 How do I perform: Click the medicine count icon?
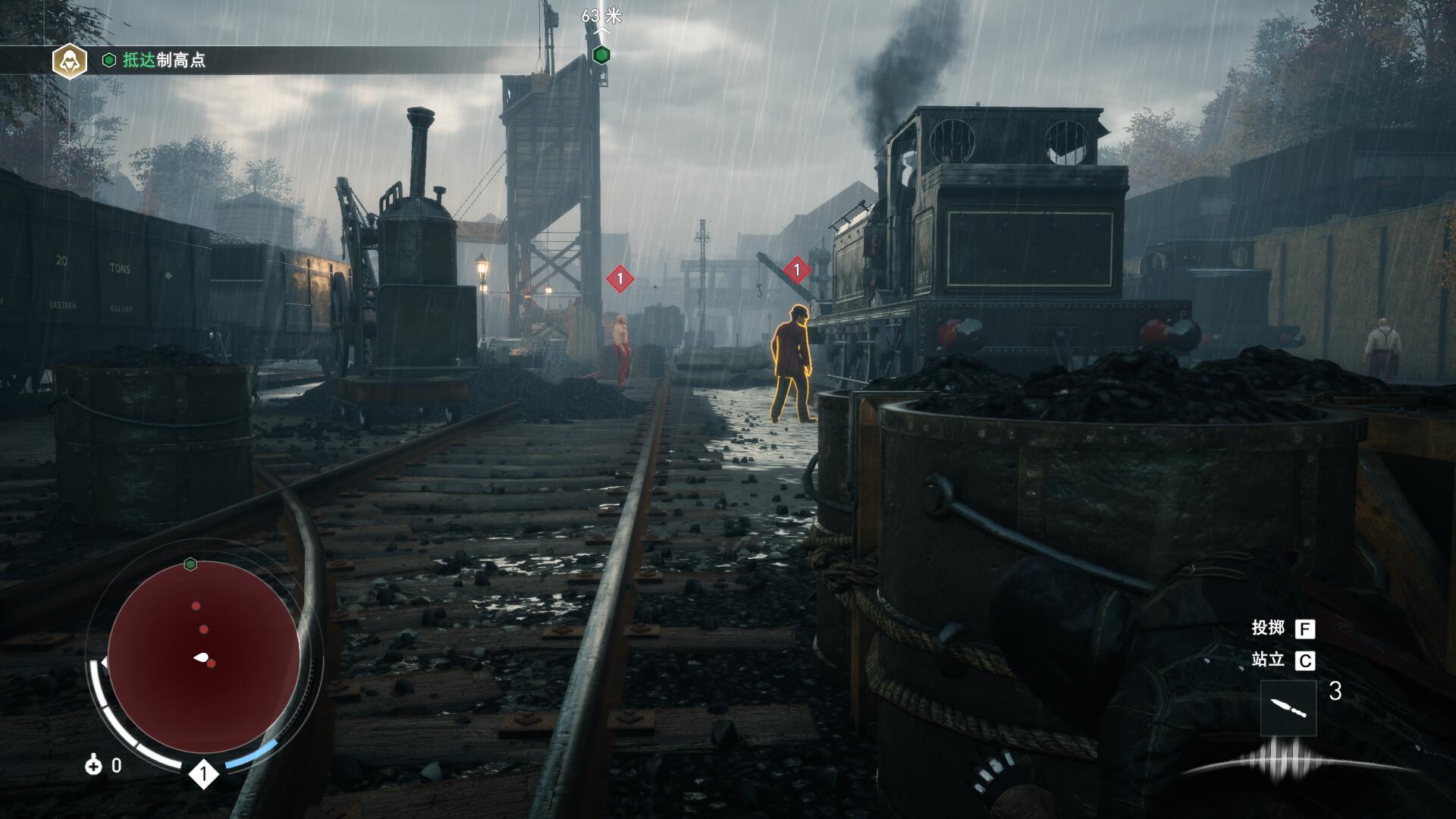click(x=93, y=765)
